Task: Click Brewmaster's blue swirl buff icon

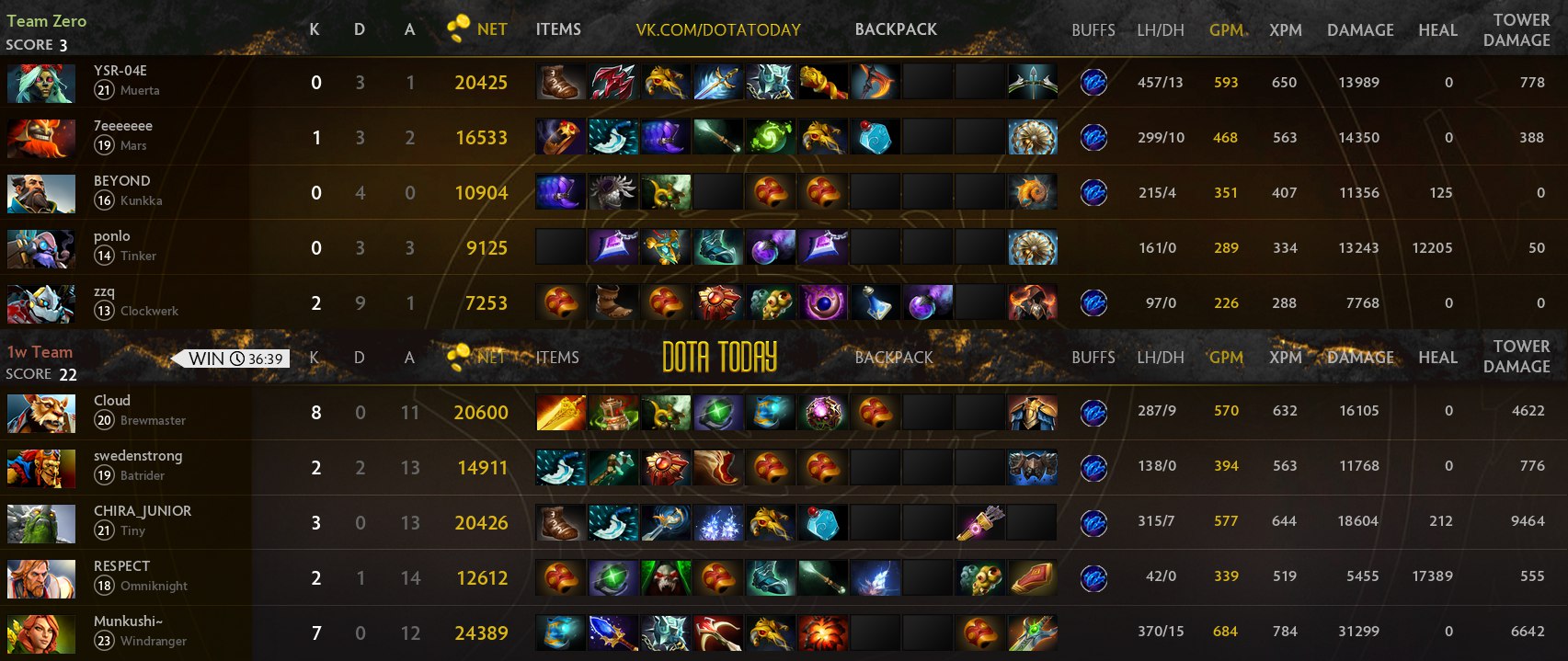Action: [1093, 413]
